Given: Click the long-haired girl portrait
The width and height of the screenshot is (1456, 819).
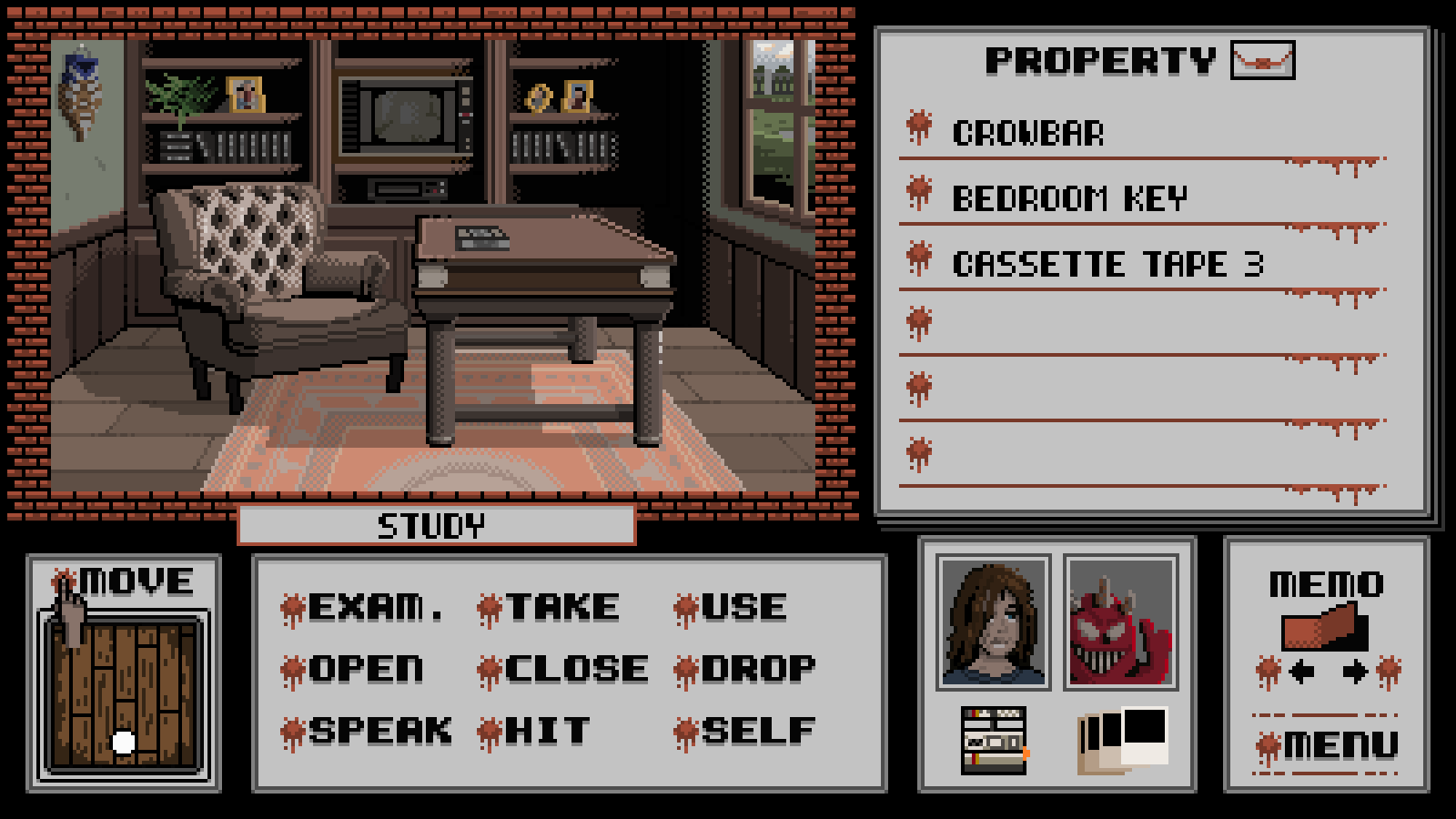Looking at the screenshot, I should coord(993,622).
